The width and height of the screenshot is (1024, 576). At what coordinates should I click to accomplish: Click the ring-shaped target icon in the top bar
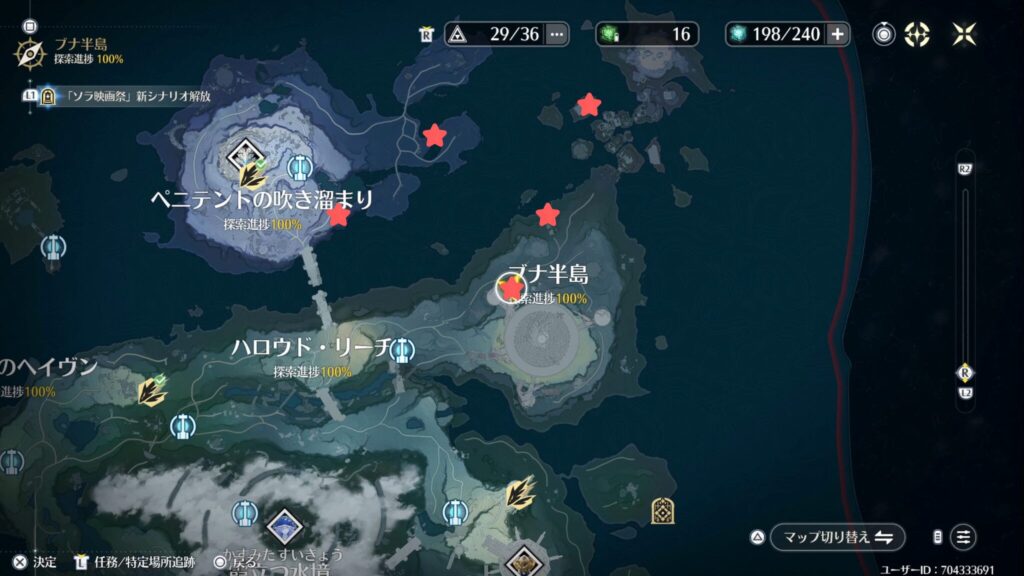pyautogui.click(x=884, y=34)
